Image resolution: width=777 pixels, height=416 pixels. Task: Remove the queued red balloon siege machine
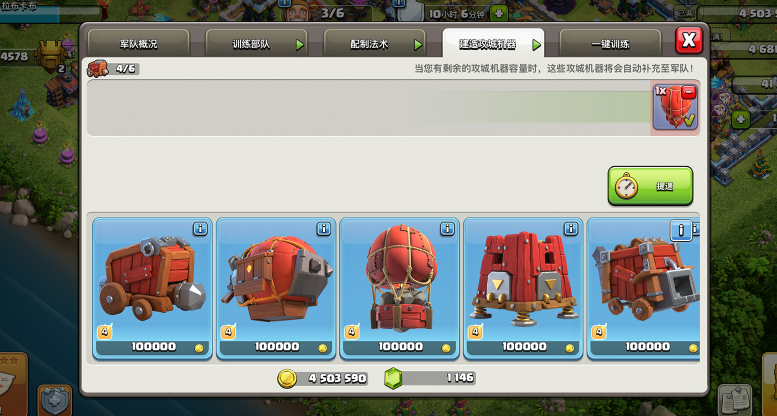(687, 90)
